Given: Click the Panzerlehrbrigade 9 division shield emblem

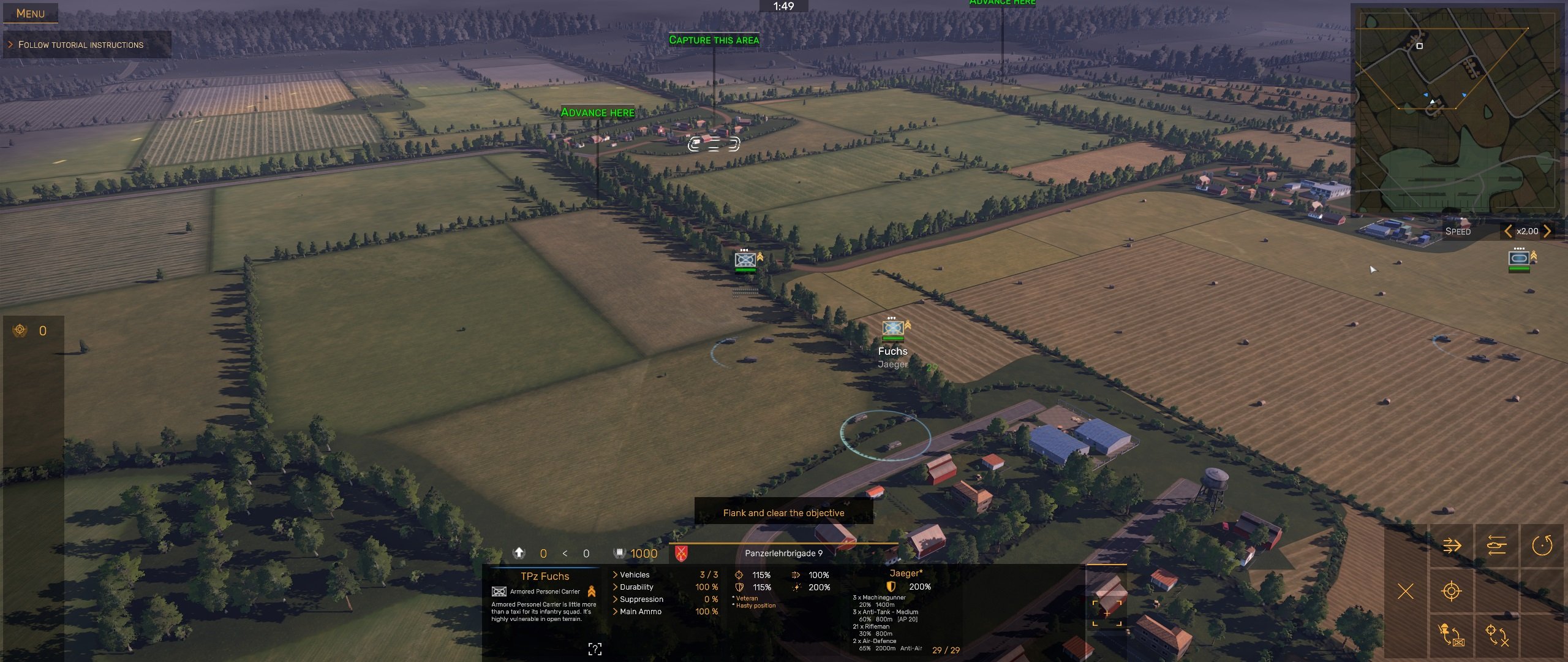Looking at the screenshot, I should click(x=682, y=552).
